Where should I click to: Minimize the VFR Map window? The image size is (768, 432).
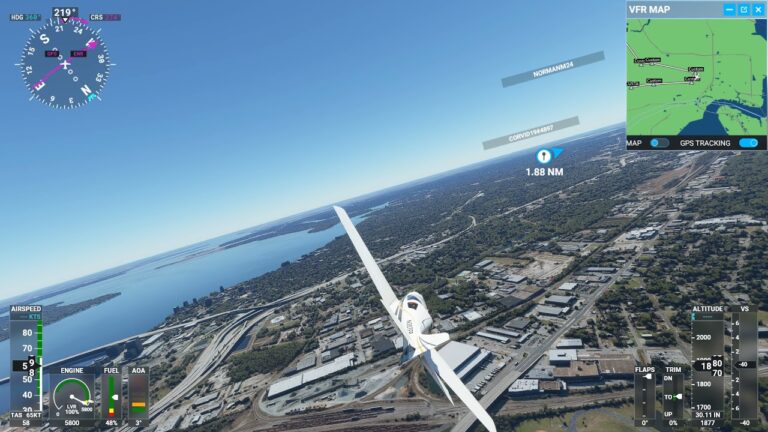tap(731, 10)
